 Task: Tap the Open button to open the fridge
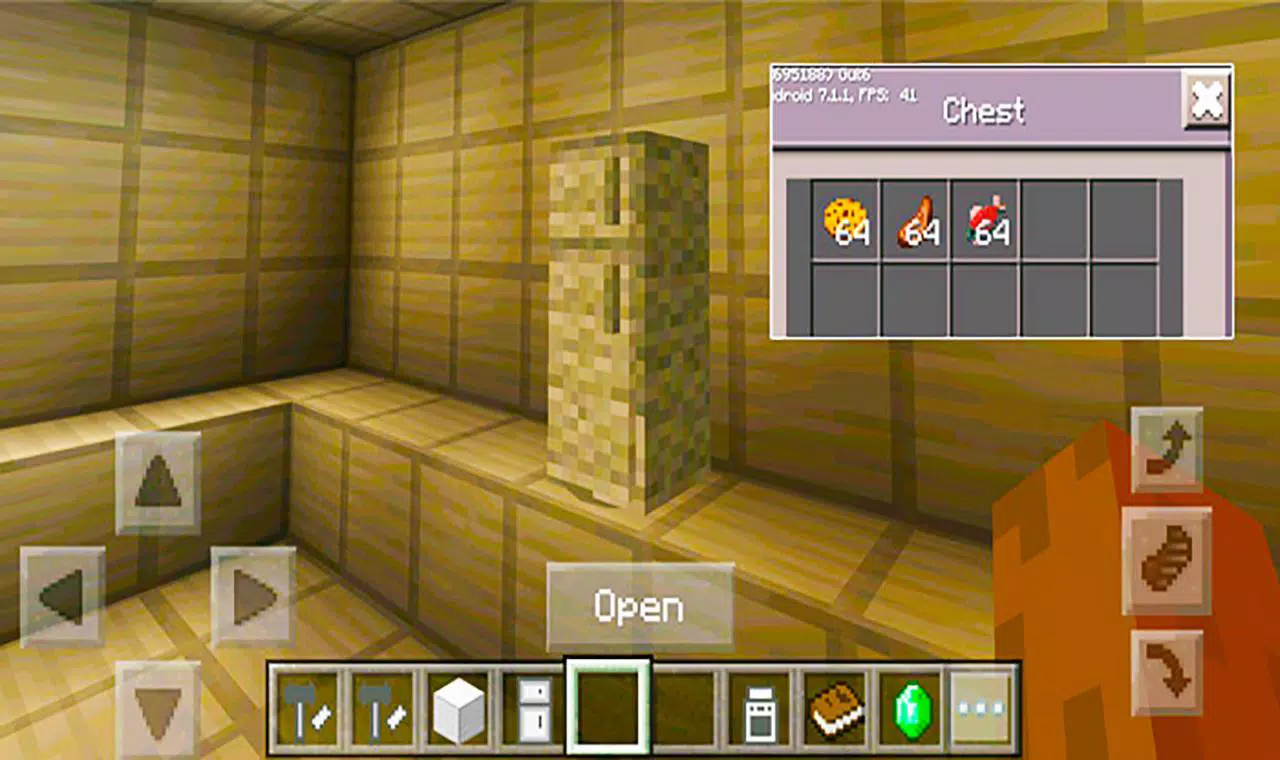(639, 602)
